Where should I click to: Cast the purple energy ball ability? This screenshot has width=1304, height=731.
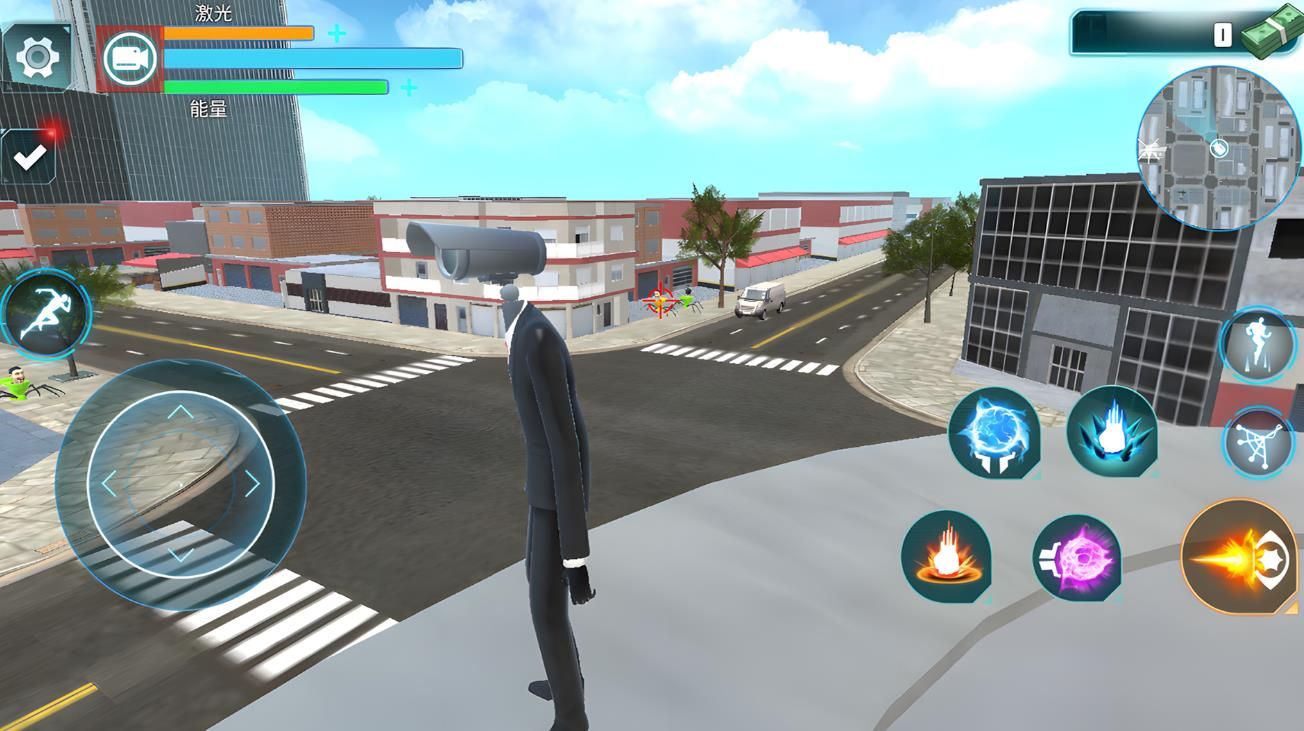(1077, 557)
